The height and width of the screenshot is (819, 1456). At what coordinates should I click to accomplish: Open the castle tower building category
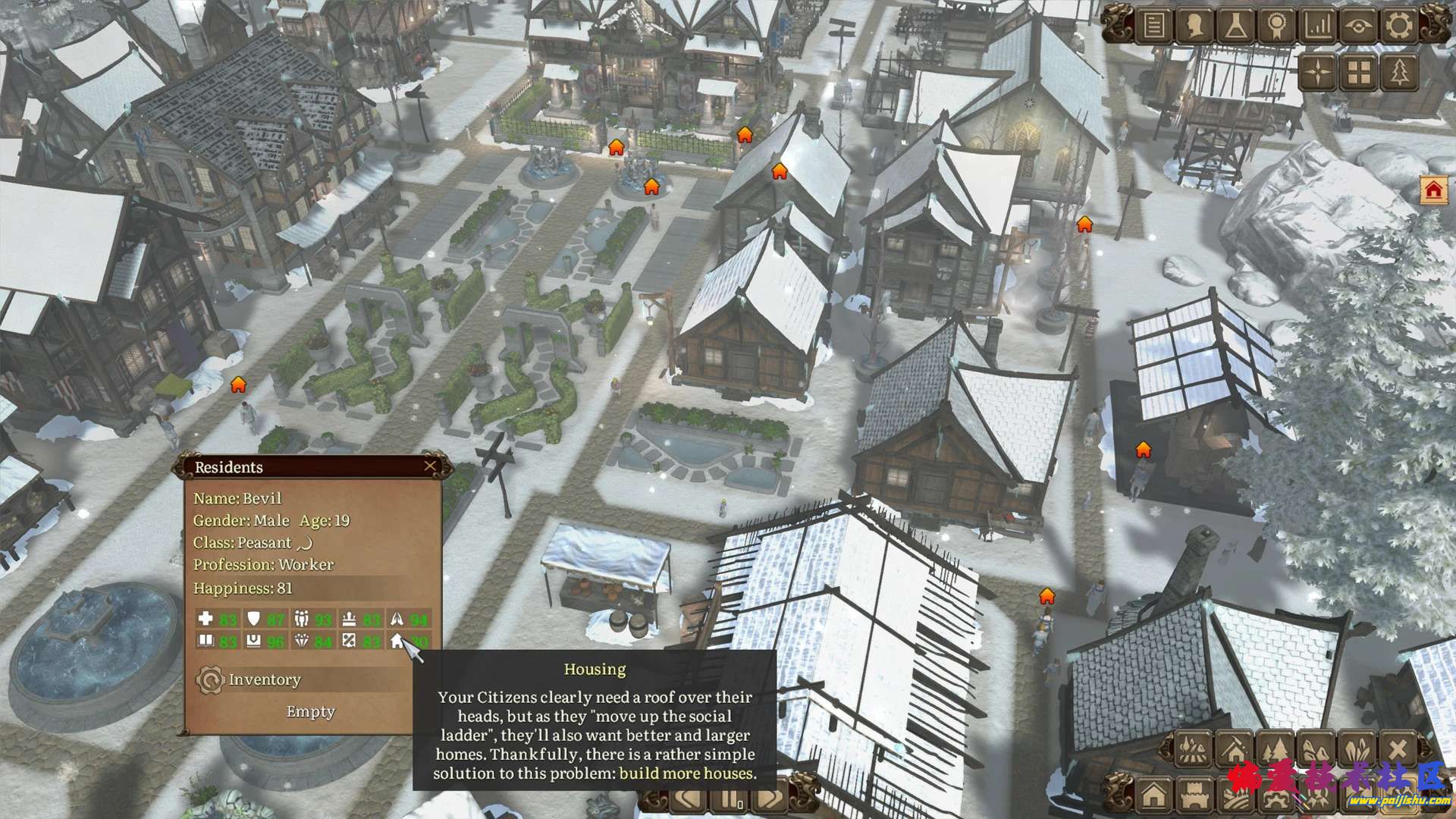coord(1193,795)
